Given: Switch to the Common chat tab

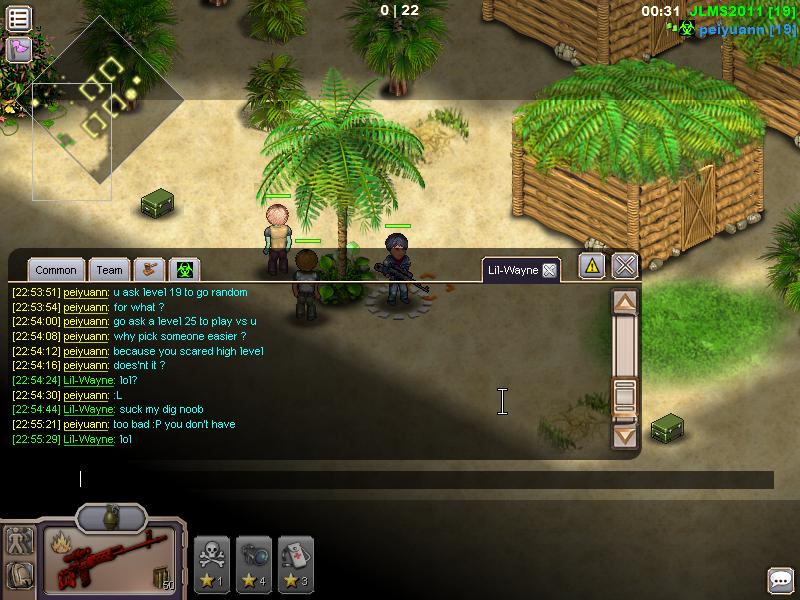Looking at the screenshot, I should 56,270.
